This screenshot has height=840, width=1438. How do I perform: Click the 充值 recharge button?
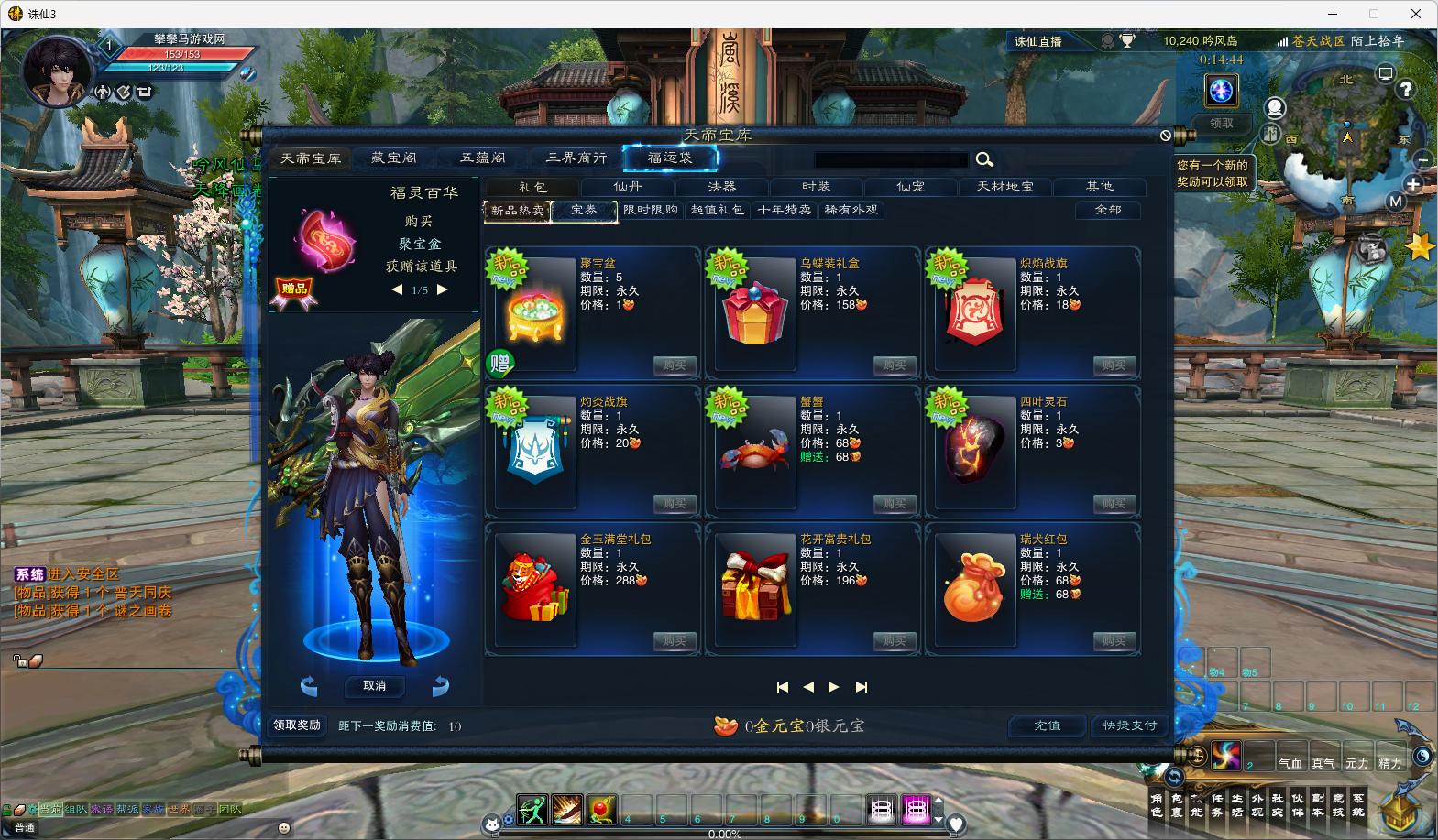click(x=1047, y=725)
